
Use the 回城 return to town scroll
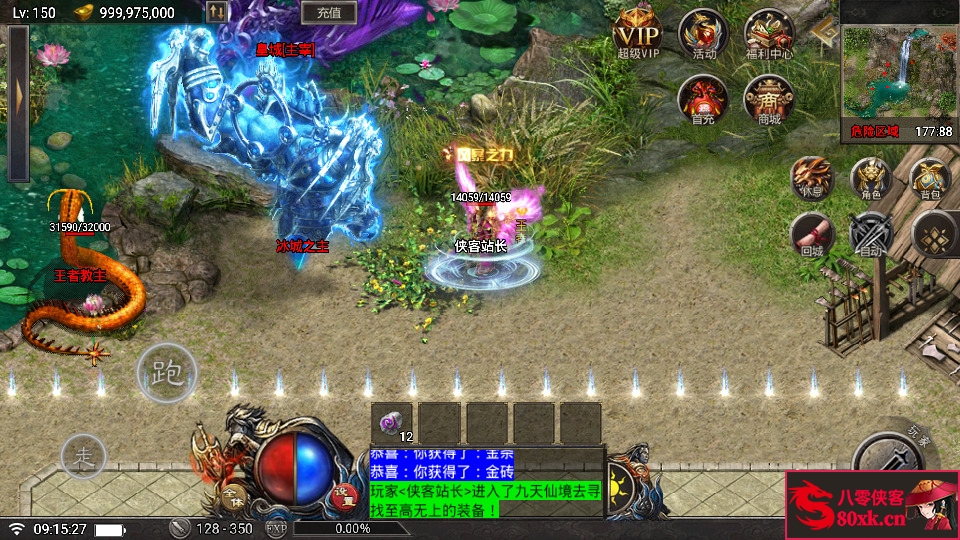(811, 236)
